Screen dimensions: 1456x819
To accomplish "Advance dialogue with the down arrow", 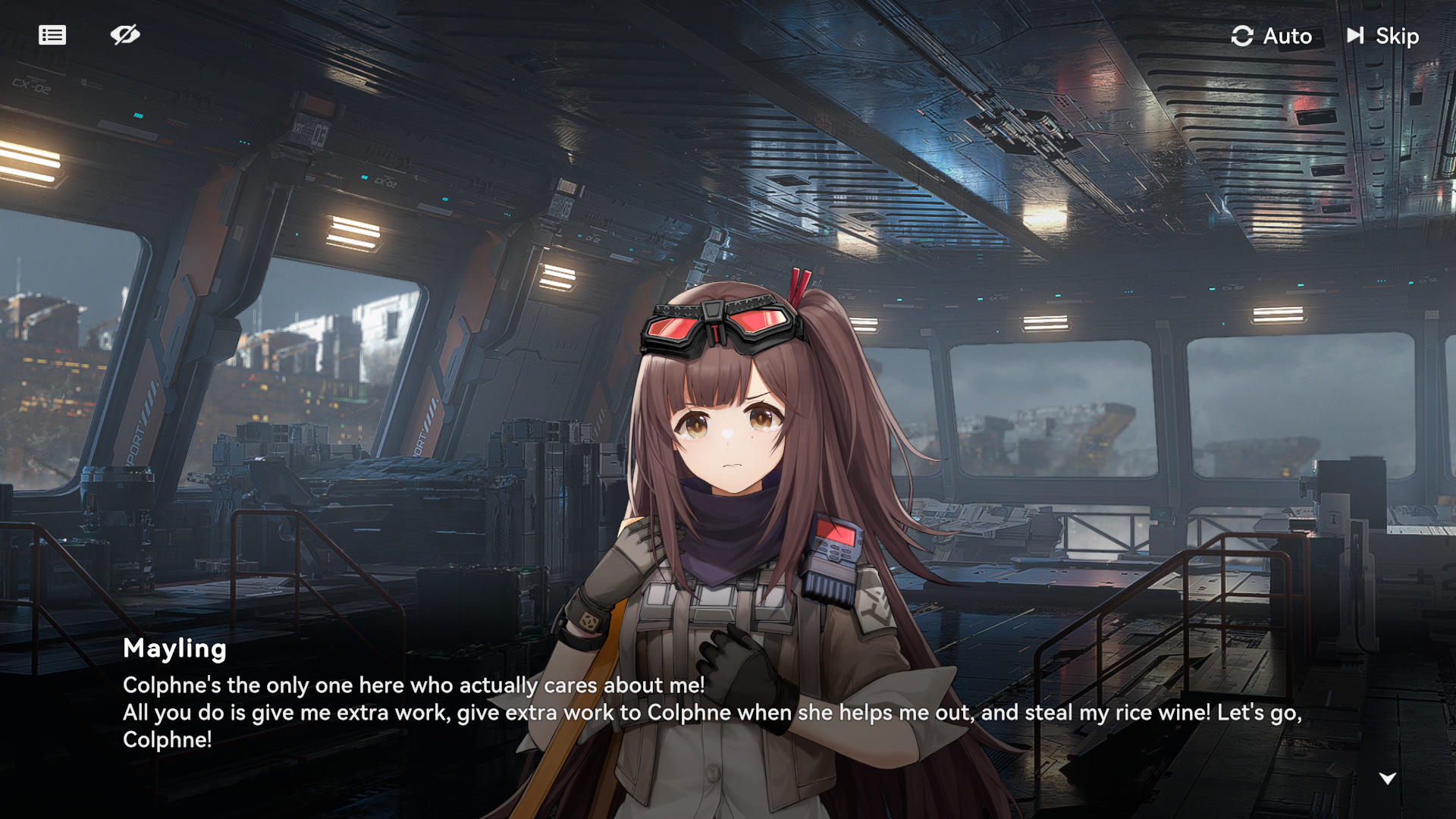I will (x=1387, y=778).
